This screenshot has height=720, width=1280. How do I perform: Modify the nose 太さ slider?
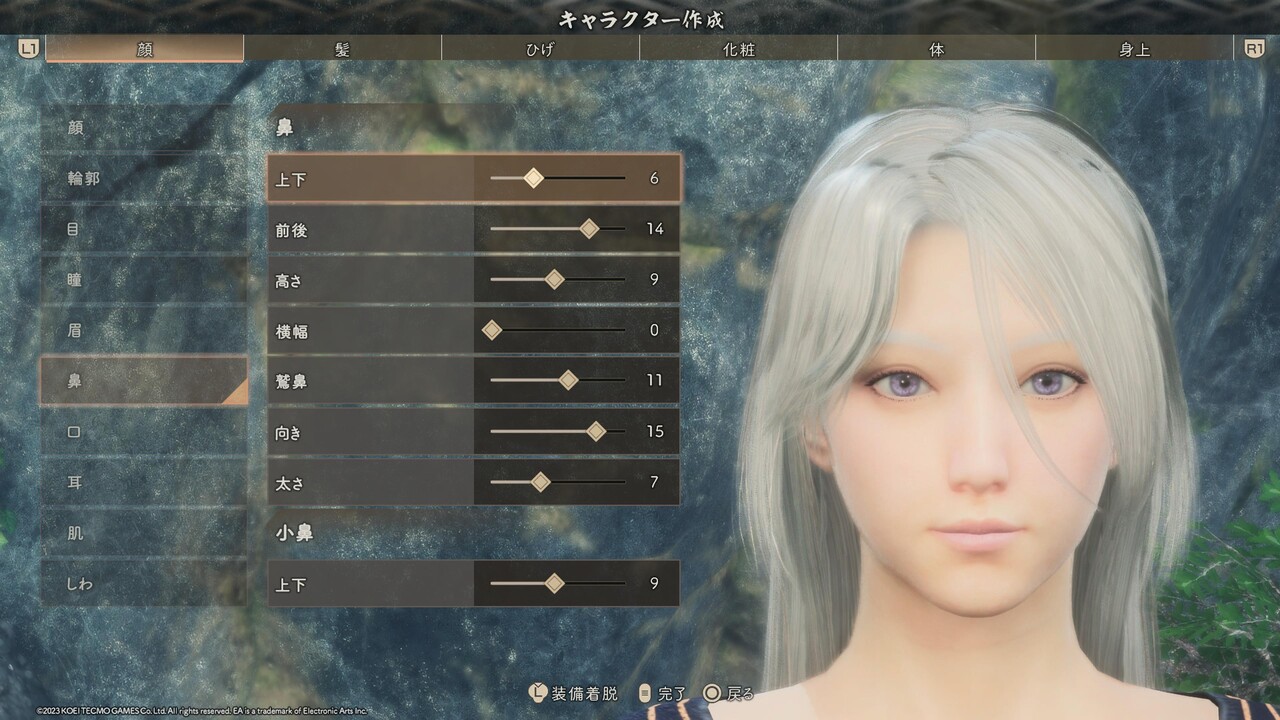[x=541, y=482]
